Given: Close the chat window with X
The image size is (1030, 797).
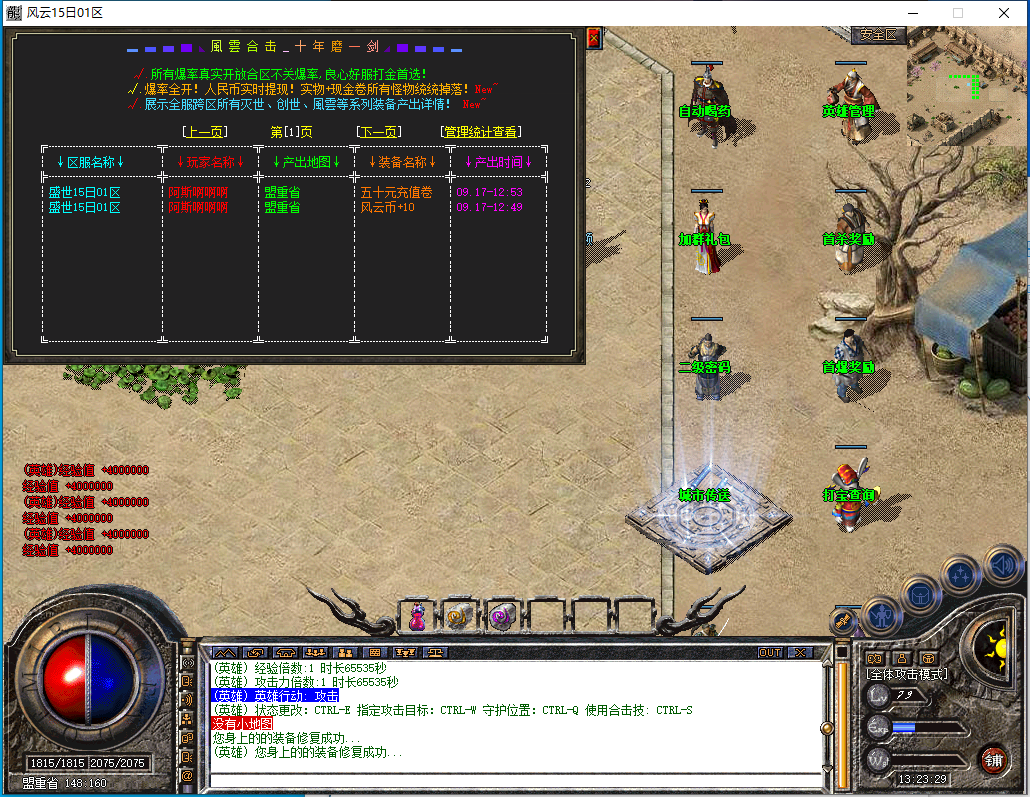Looking at the screenshot, I should tap(800, 652).
